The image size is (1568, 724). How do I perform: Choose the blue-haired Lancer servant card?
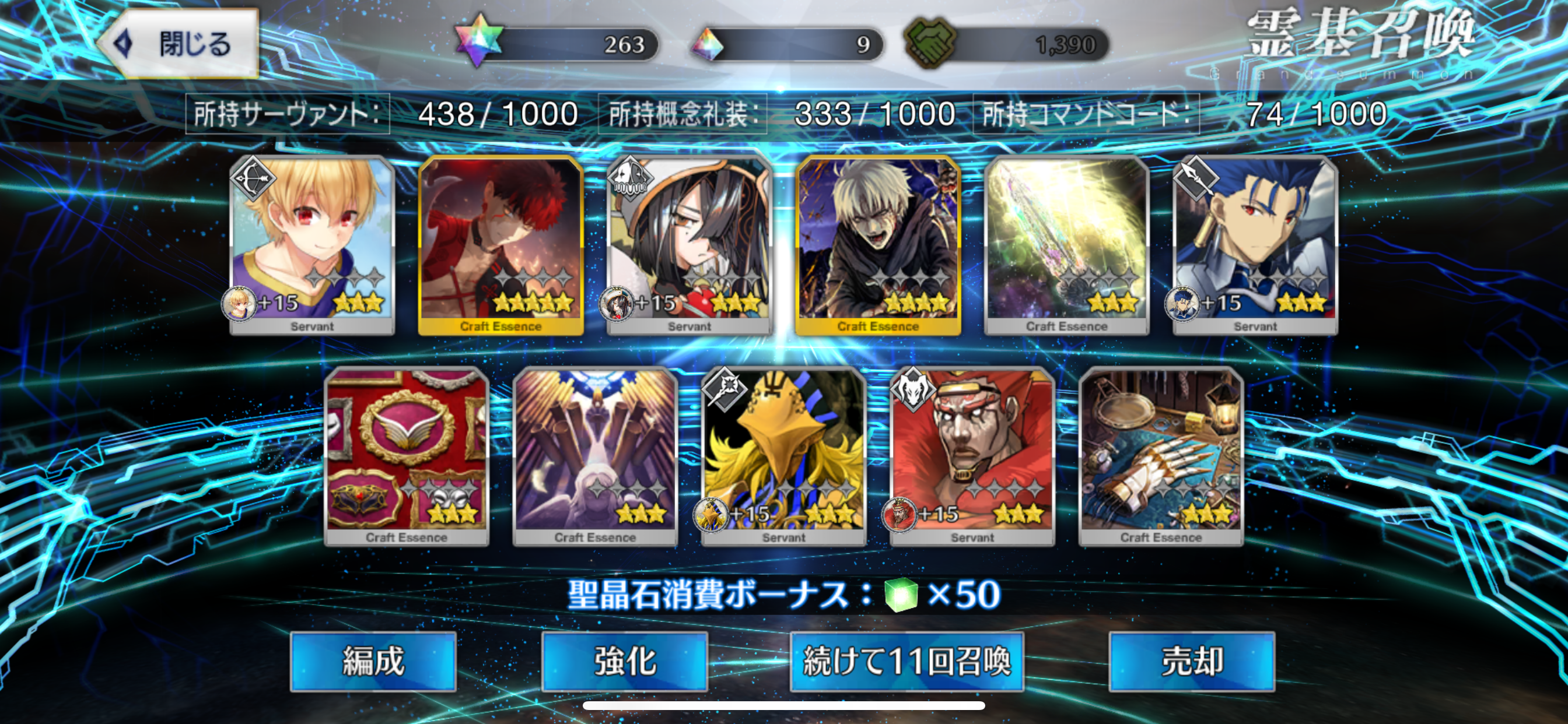tap(1255, 244)
